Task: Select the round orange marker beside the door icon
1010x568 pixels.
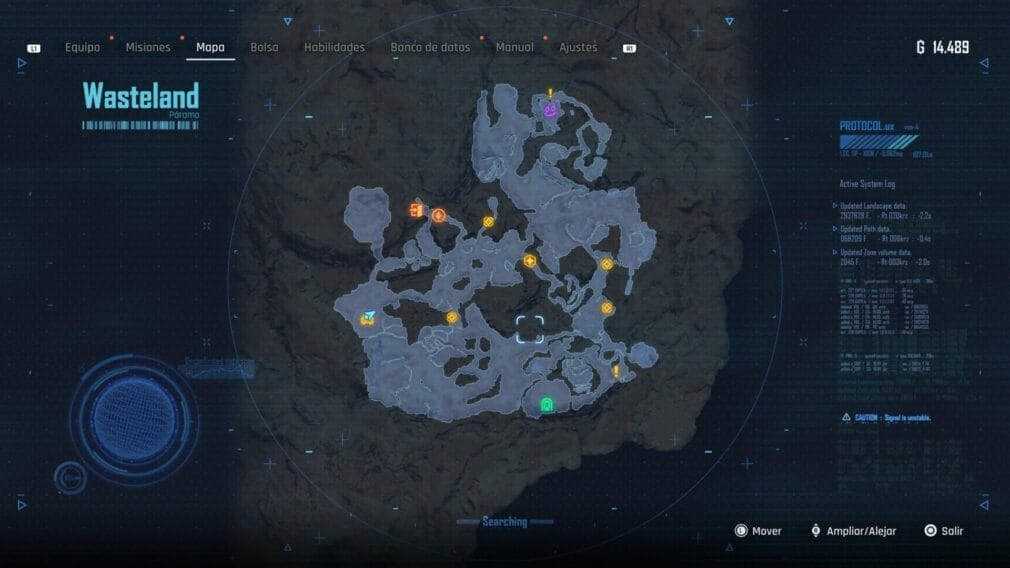Action: click(x=438, y=214)
